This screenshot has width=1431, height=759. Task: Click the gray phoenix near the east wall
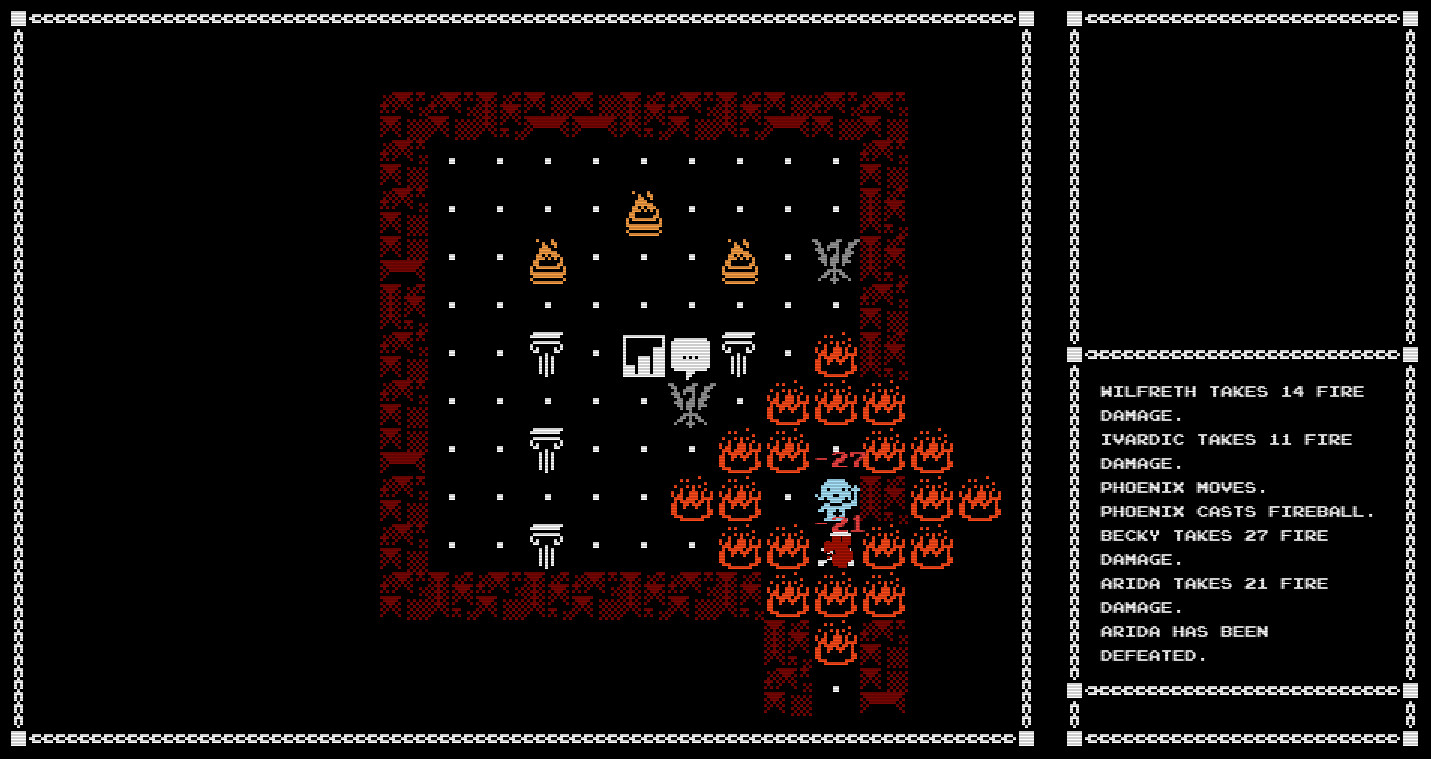[x=834, y=256]
